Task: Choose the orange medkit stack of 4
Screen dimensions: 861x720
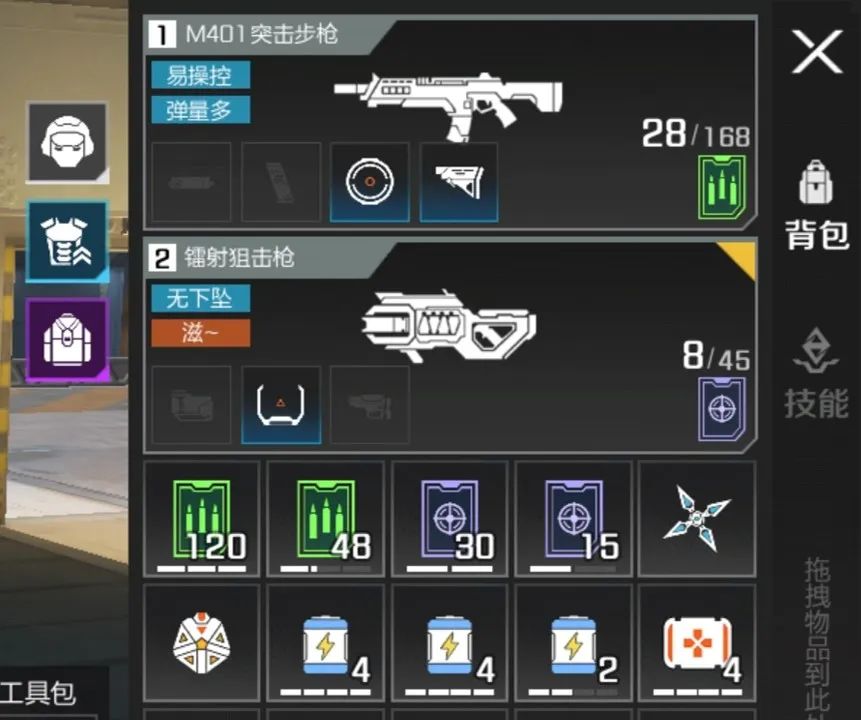Action: point(696,642)
